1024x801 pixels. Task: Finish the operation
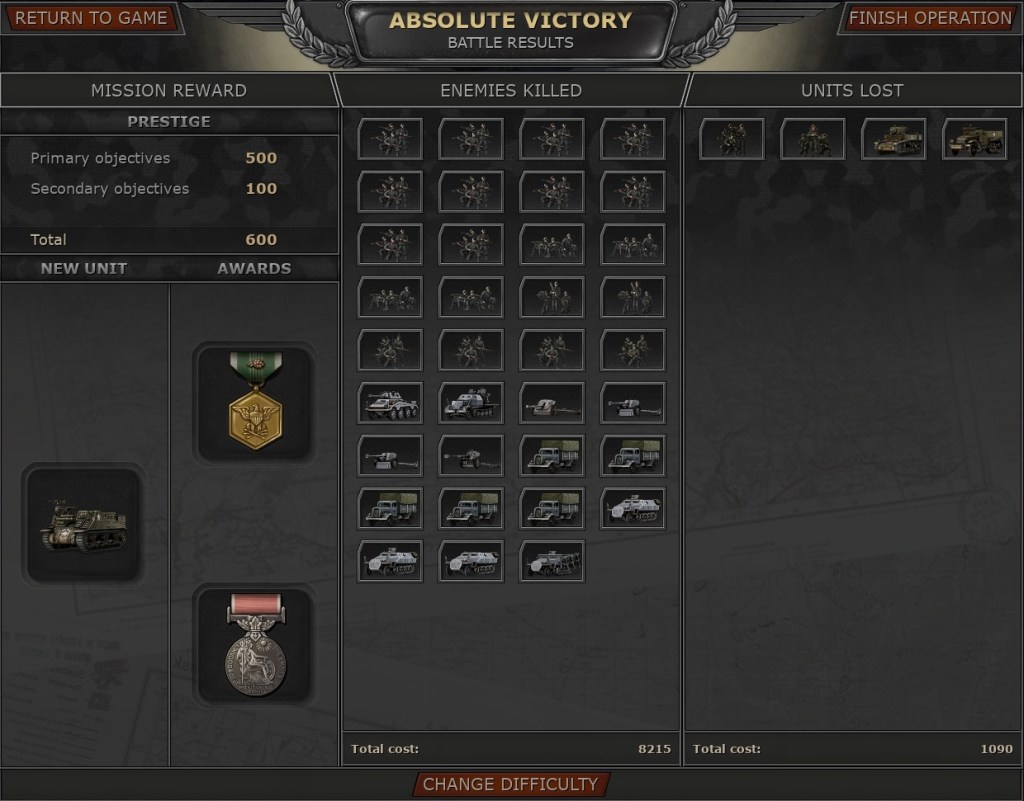pos(929,18)
